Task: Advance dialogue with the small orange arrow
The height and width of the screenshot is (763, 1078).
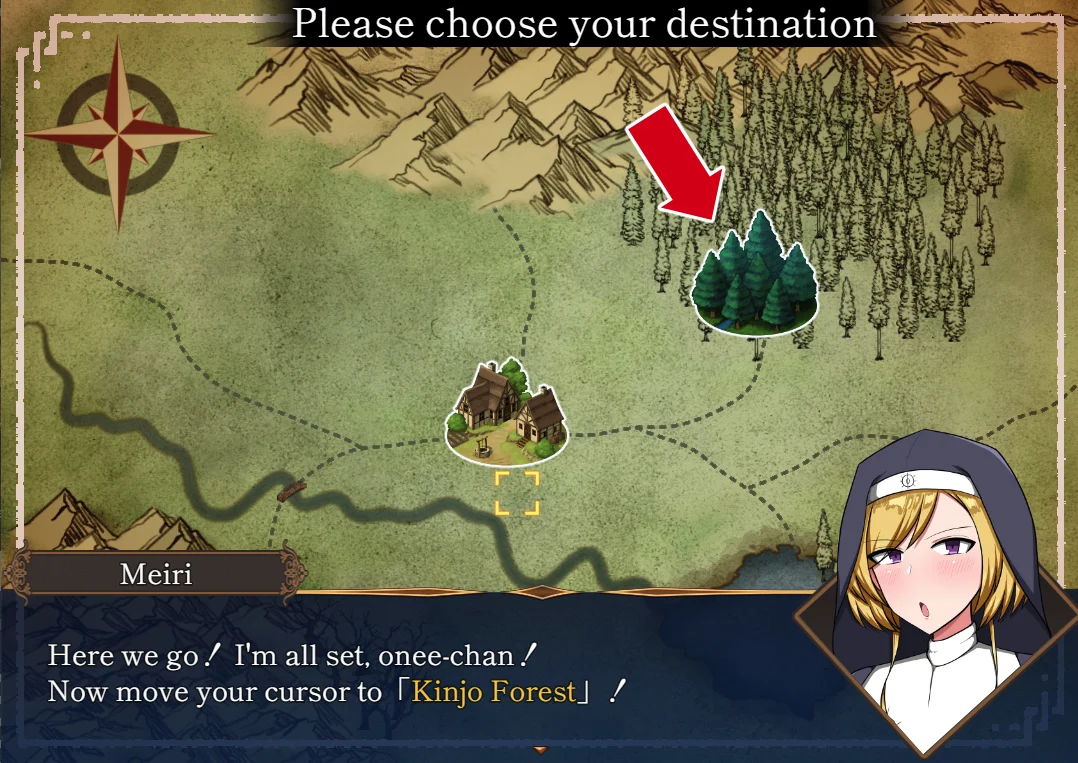Action: click(x=541, y=749)
